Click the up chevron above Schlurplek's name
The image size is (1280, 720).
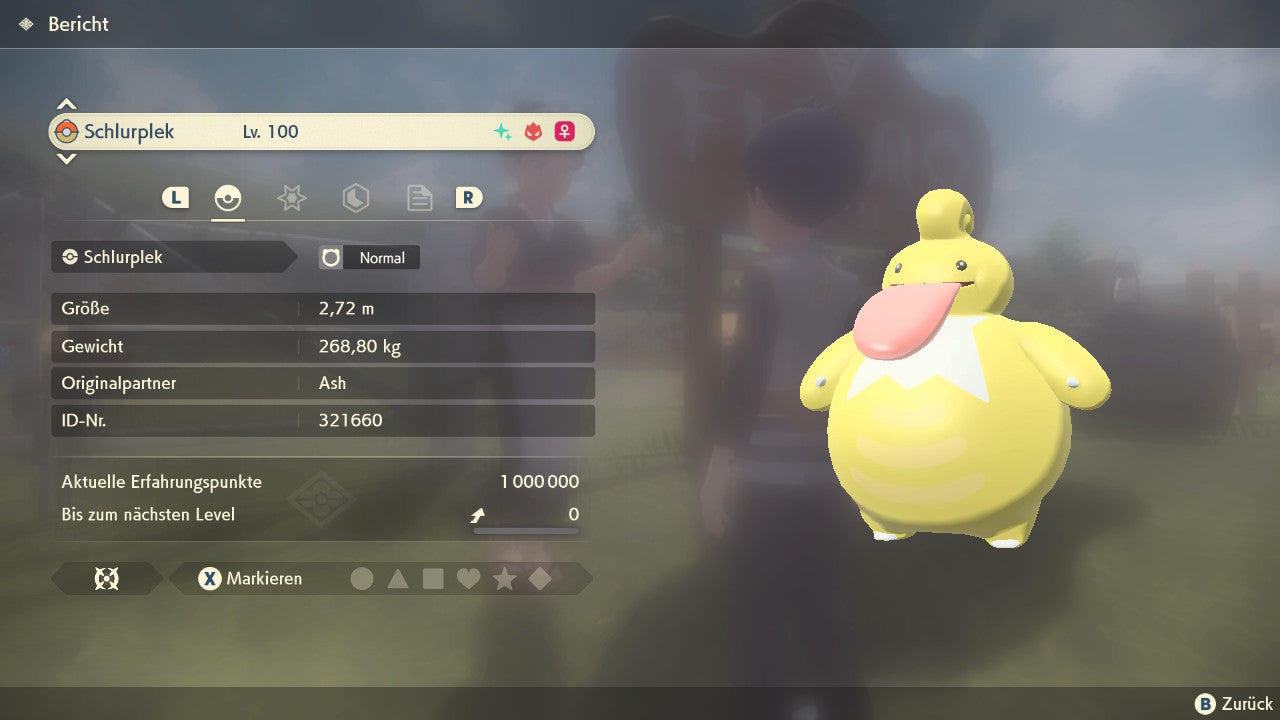point(66,104)
